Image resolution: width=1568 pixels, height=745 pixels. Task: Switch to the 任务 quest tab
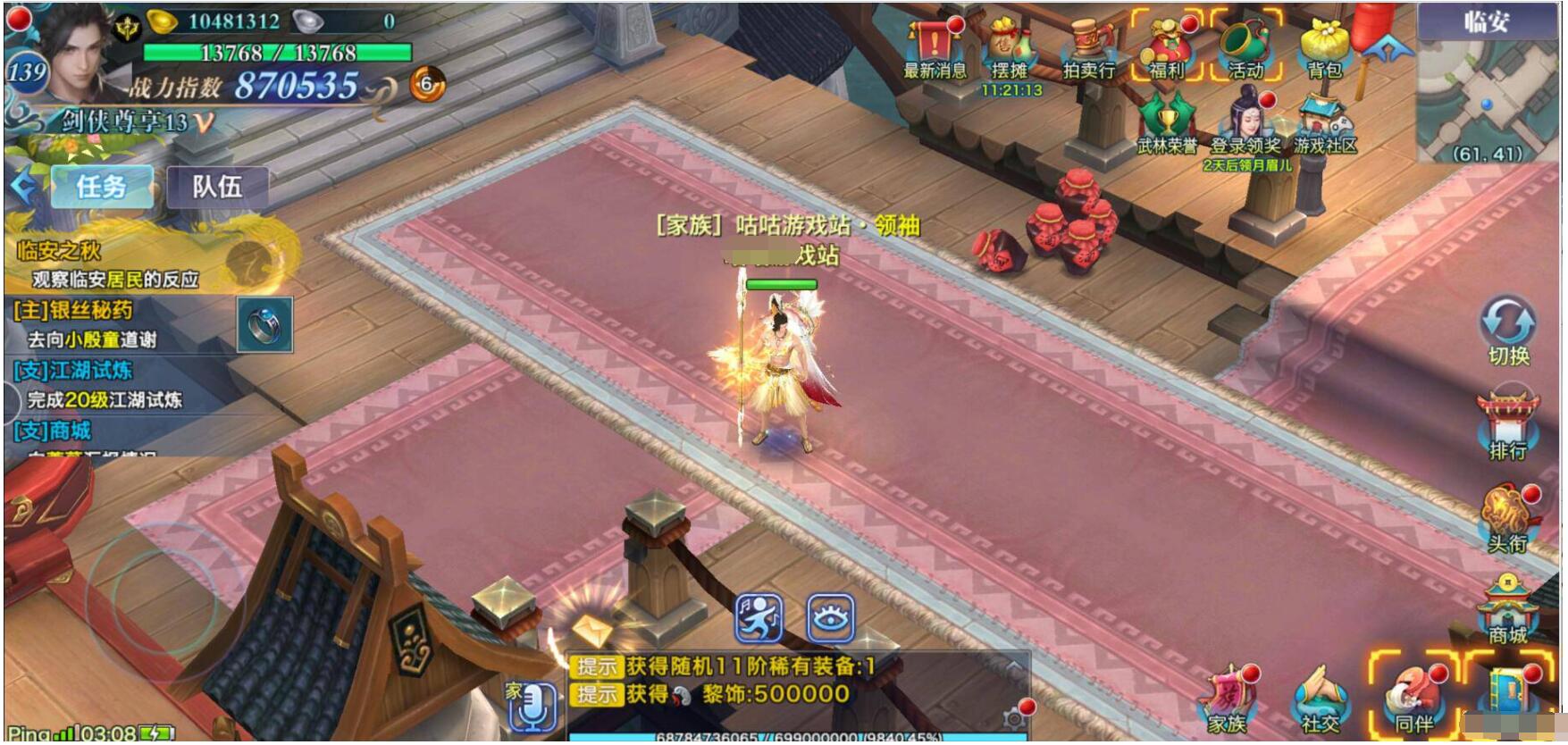point(101,187)
